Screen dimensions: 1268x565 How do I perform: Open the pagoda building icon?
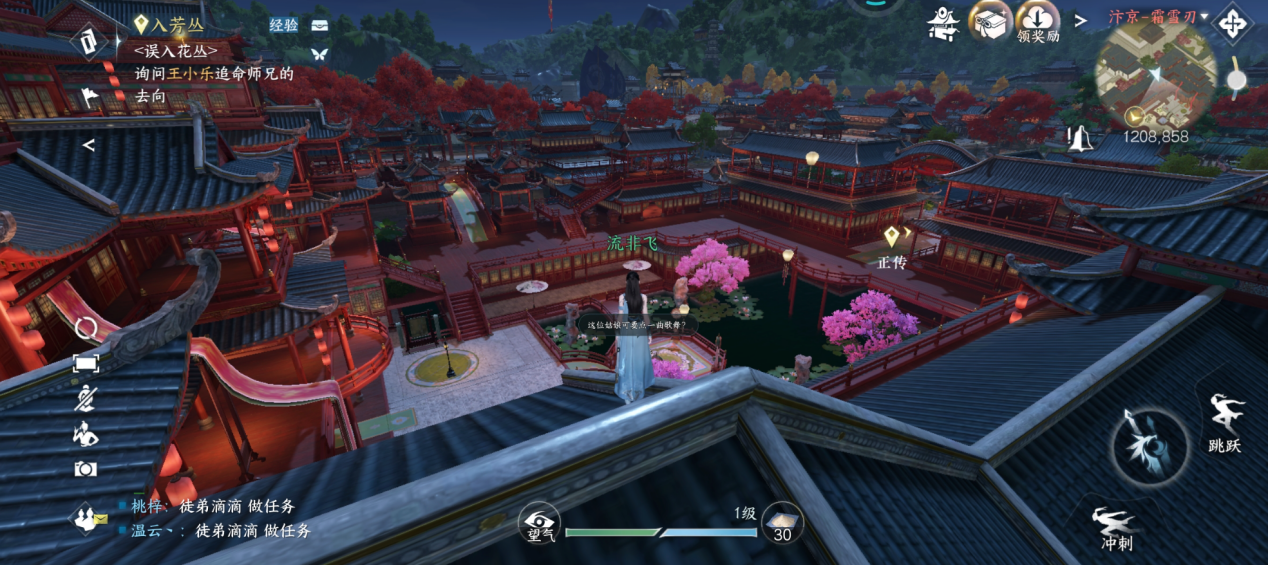click(943, 21)
